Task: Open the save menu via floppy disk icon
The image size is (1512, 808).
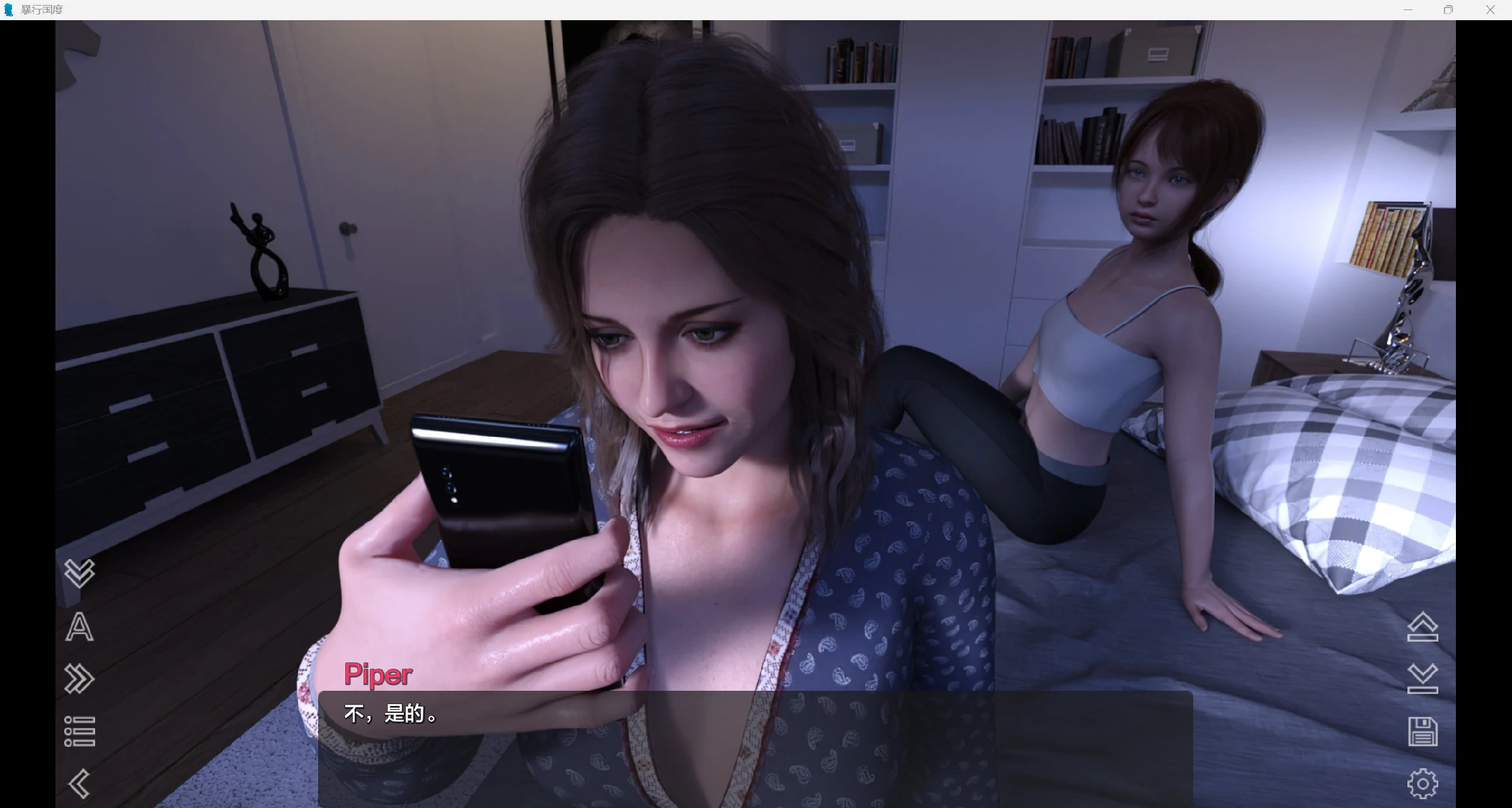Action: (x=1423, y=732)
